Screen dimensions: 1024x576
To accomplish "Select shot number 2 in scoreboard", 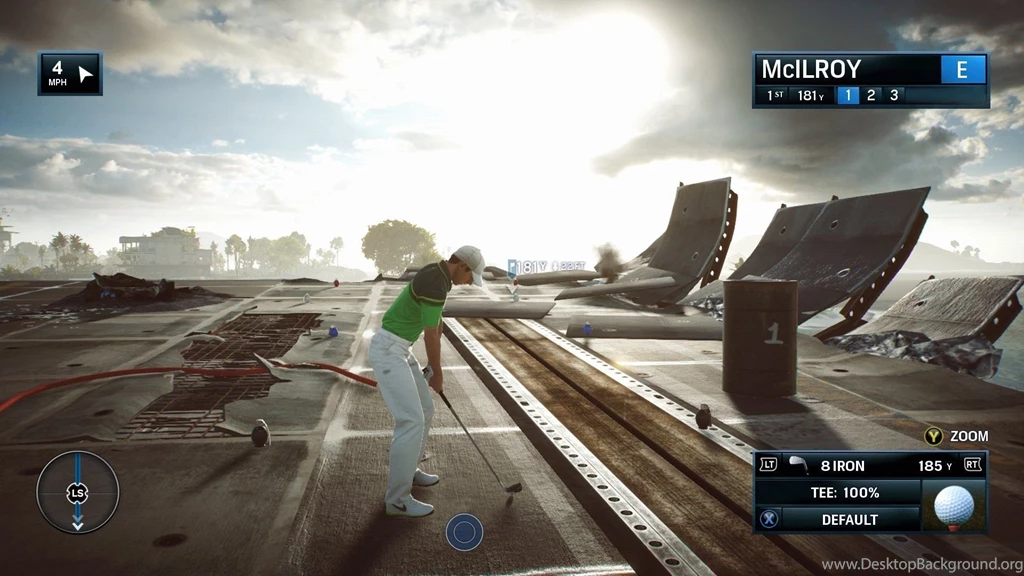I will [x=871, y=96].
